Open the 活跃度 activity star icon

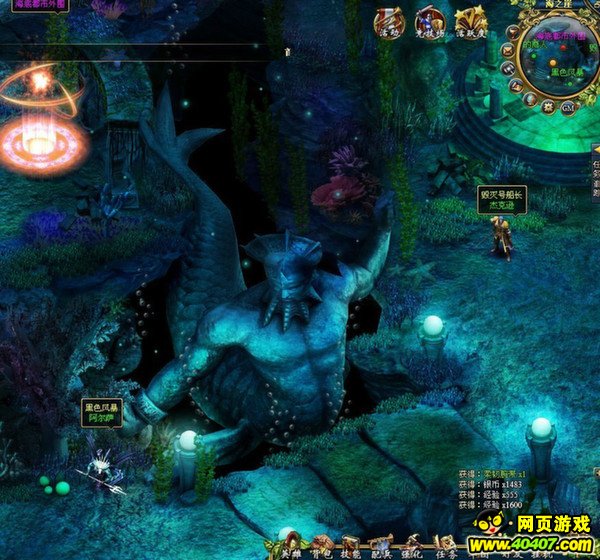[470, 21]
